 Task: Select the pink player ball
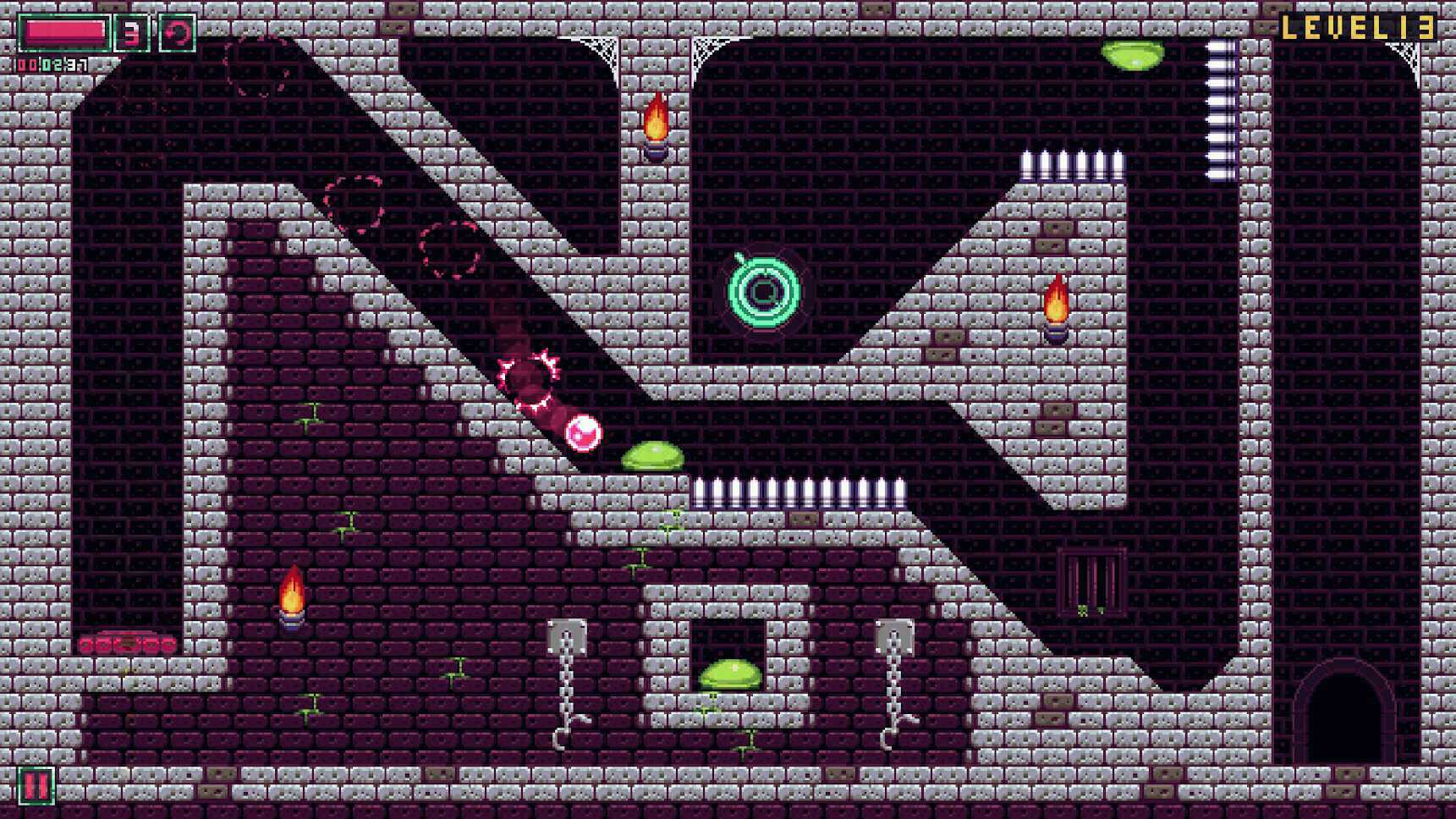tap(585, 433)
